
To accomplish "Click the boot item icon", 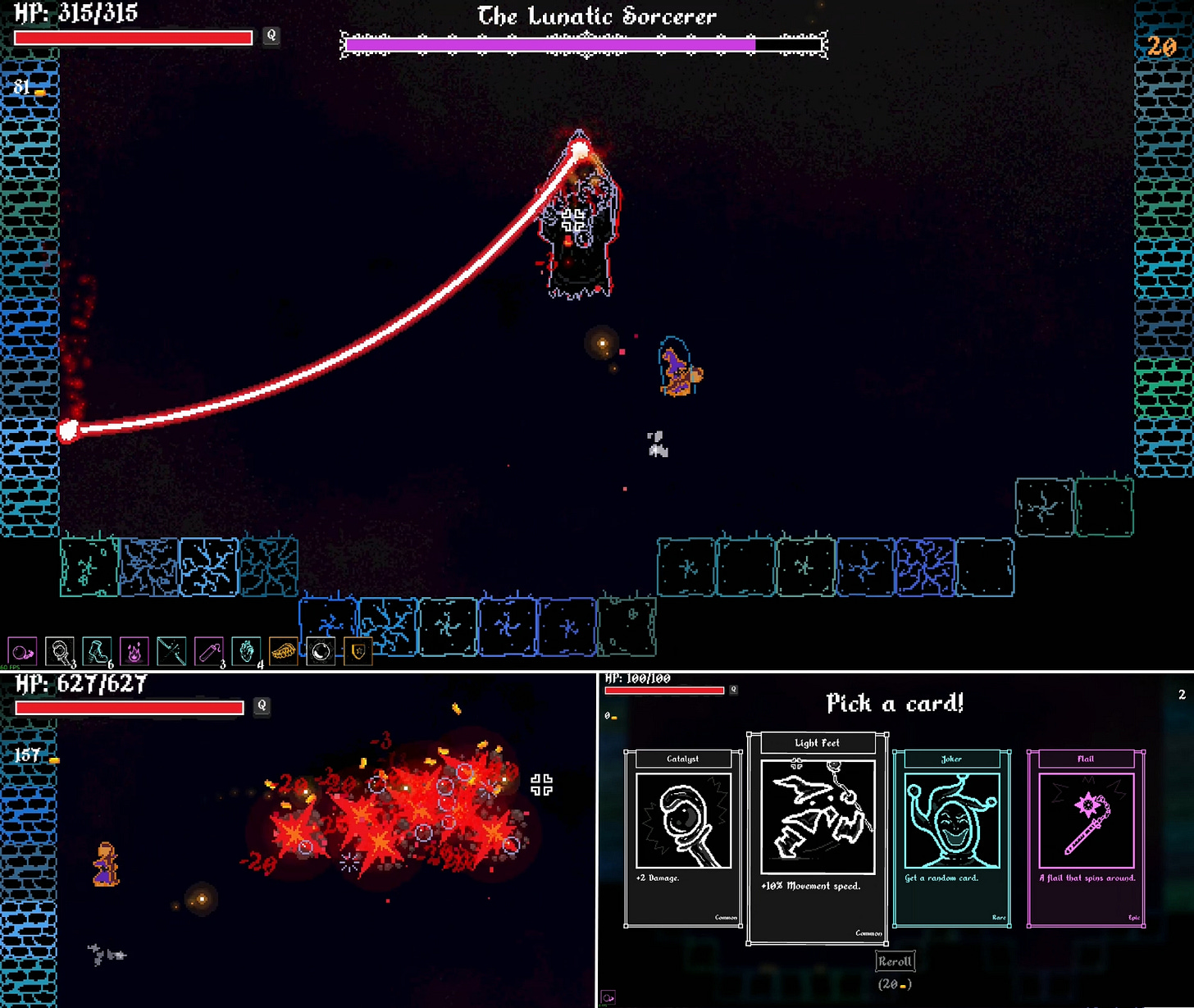I will 97,652.
